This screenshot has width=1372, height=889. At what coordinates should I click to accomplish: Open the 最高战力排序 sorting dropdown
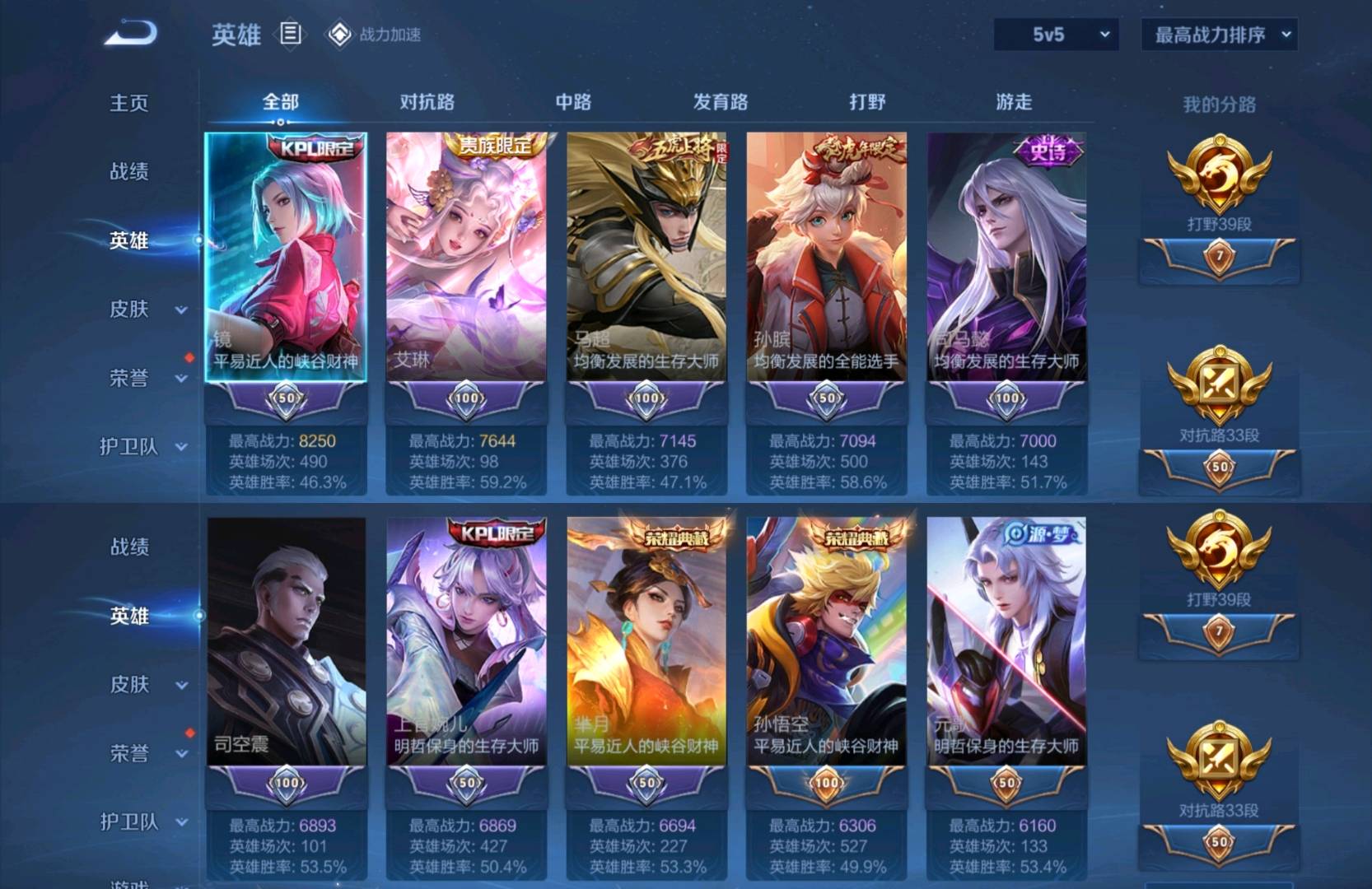click(x=1218, y=35)
